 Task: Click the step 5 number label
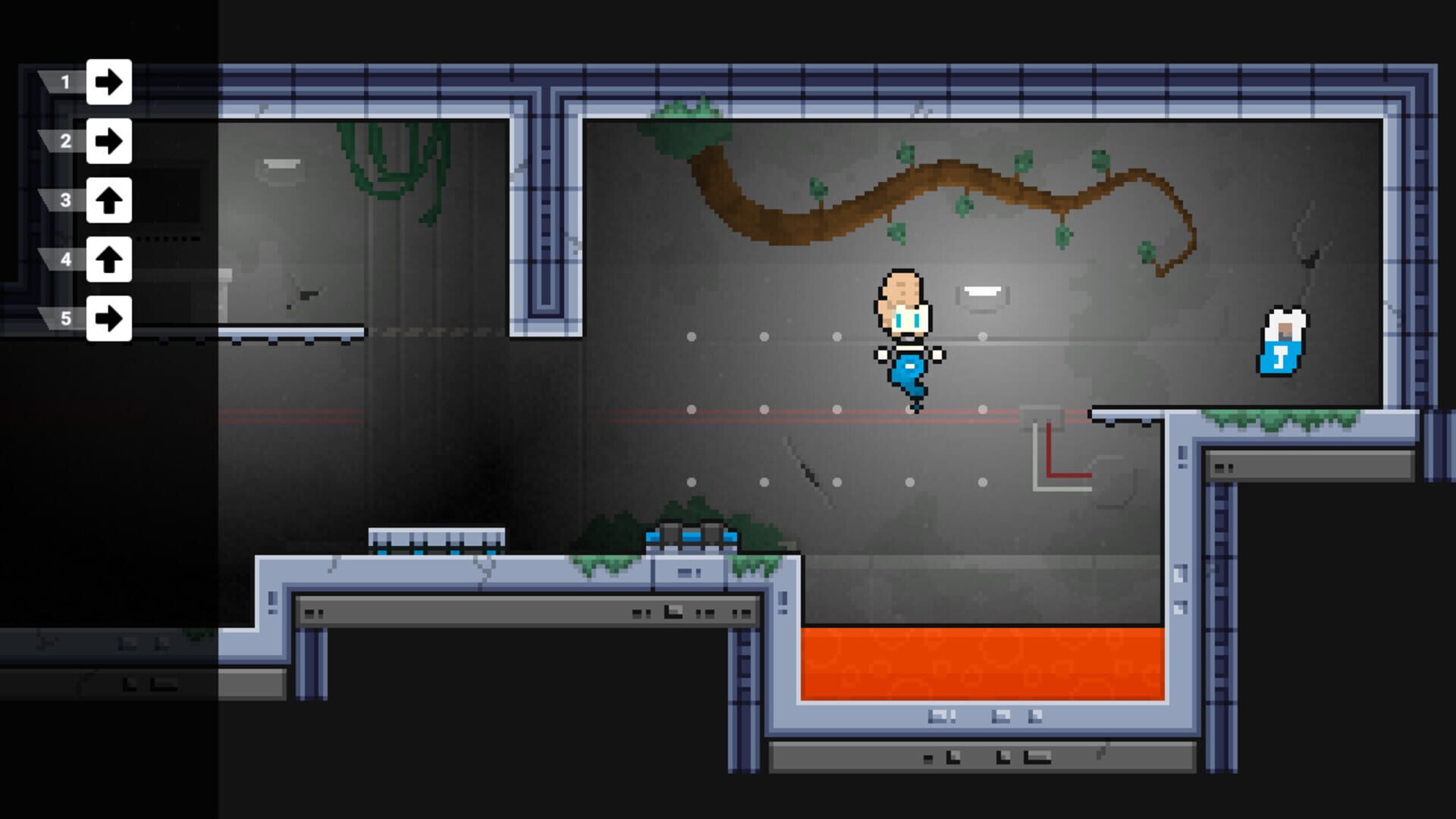(64, 318)
